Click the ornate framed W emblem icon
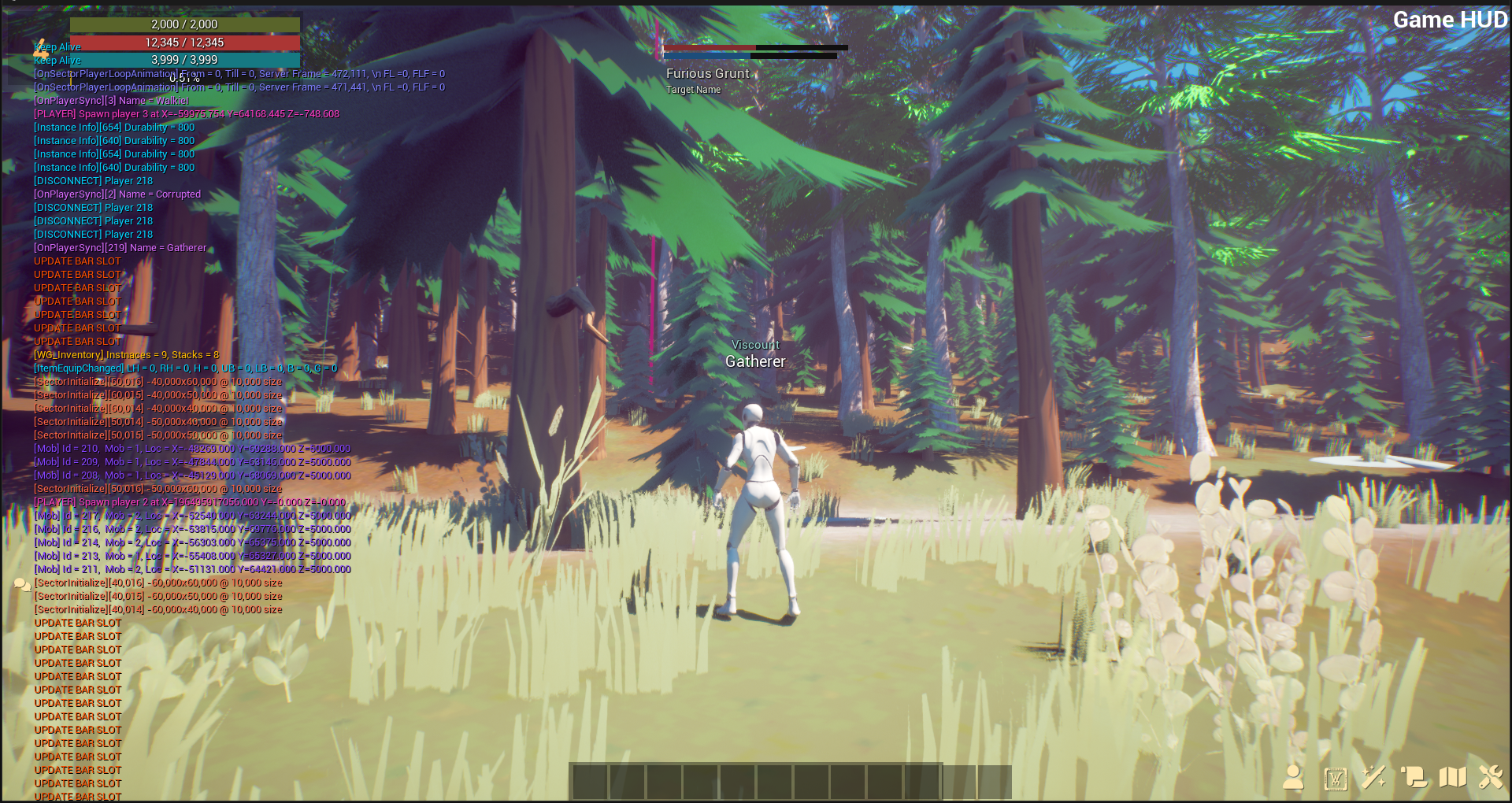Viewport: 1512px width, 803px height. [x=1336, y=779]
